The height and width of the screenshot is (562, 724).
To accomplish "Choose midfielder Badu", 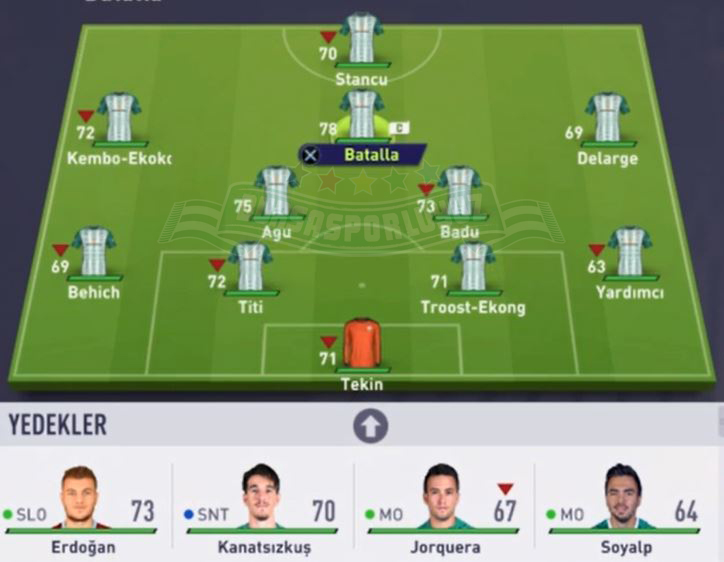I will [x=459, y=192].
